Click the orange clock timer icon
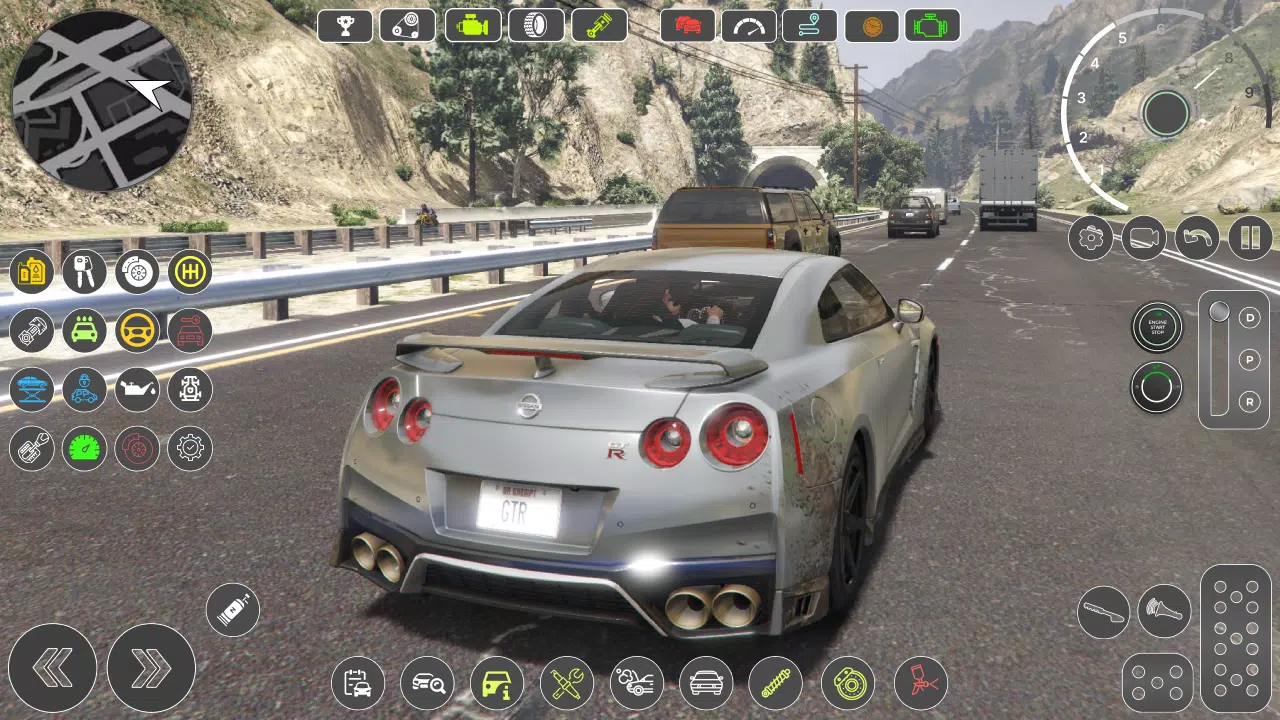1280x720 pixels. click(870, 25)
